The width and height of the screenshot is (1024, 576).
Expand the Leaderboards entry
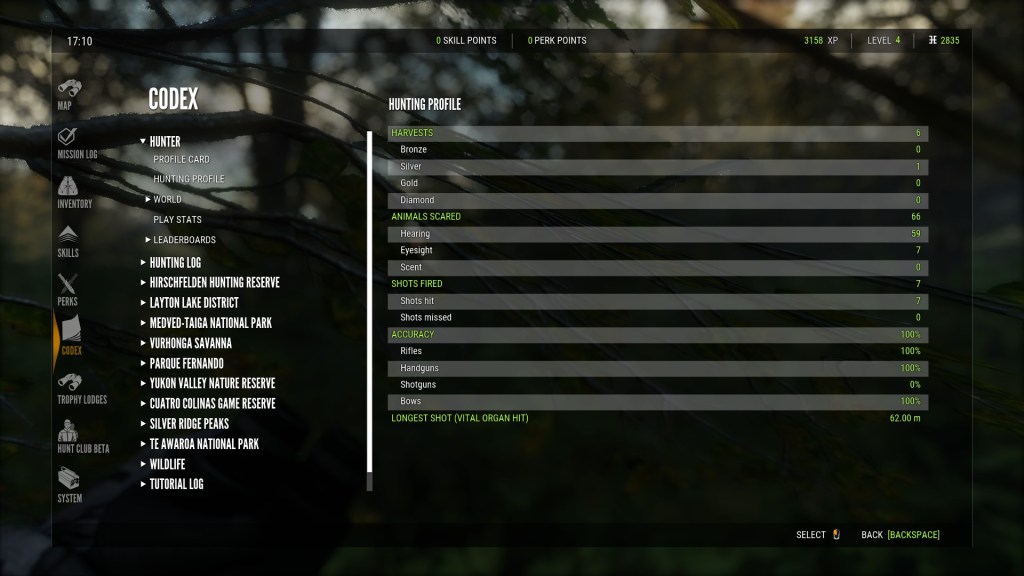184,240
